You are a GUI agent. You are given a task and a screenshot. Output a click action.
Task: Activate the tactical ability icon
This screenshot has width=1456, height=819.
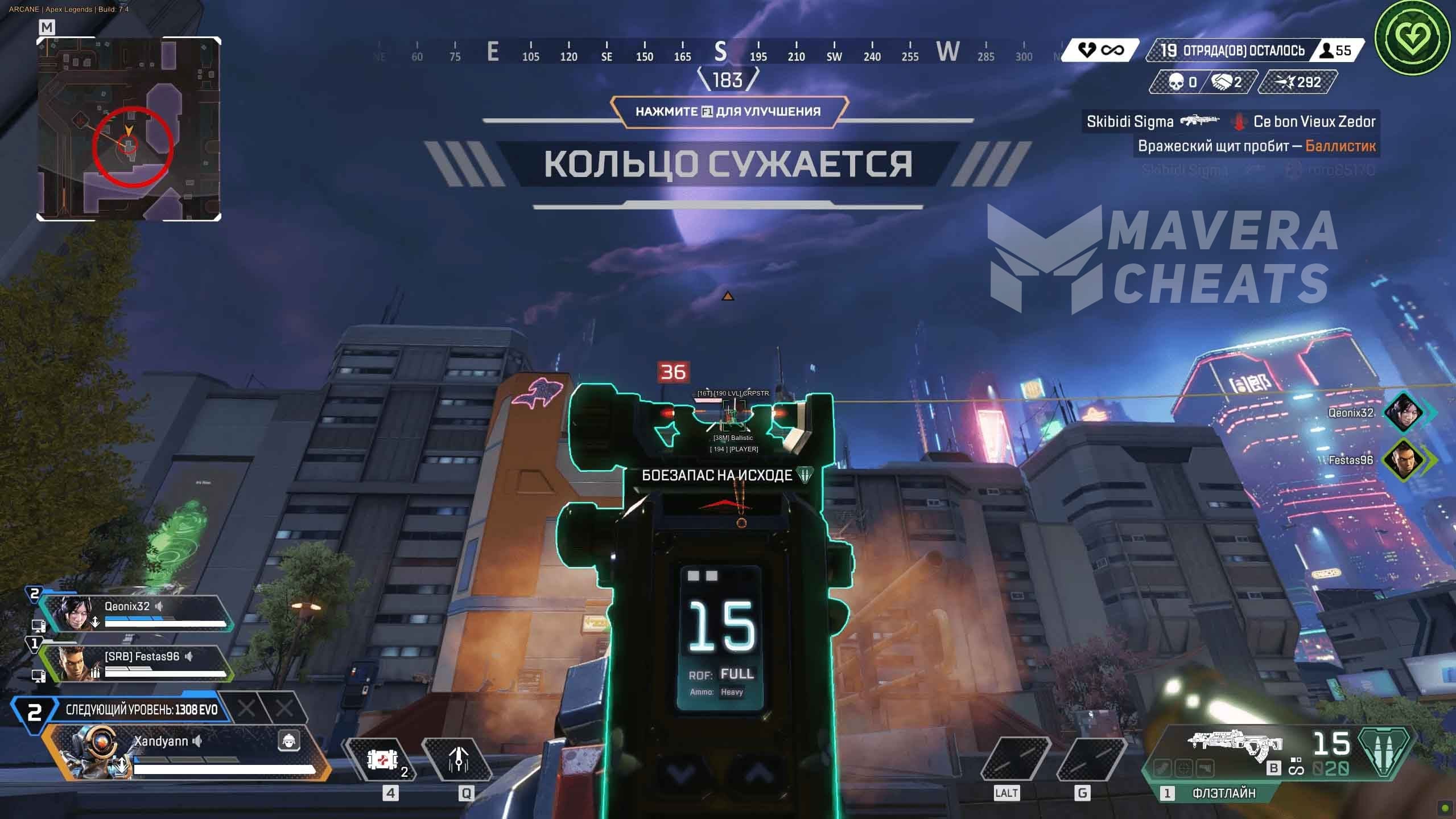458,760
